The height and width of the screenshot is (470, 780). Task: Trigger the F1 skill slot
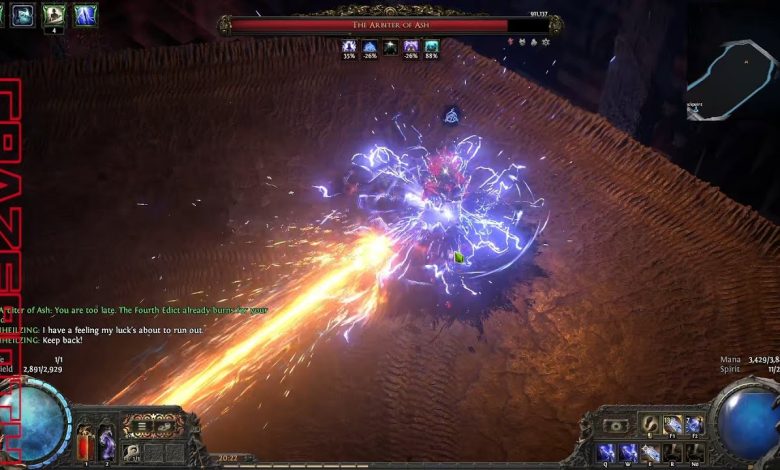coord(672,424)
